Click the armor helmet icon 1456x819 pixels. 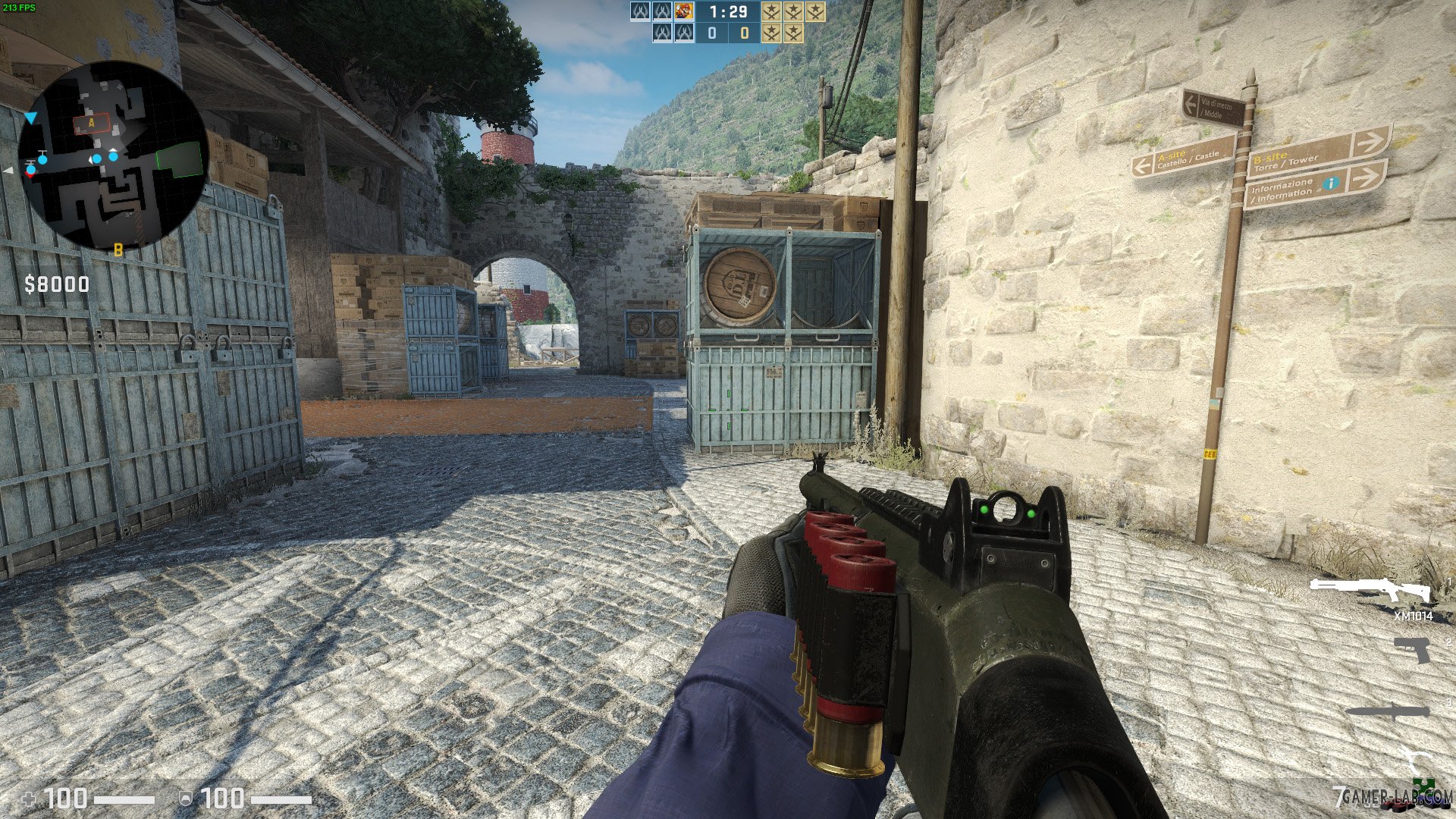pos(186,798)
